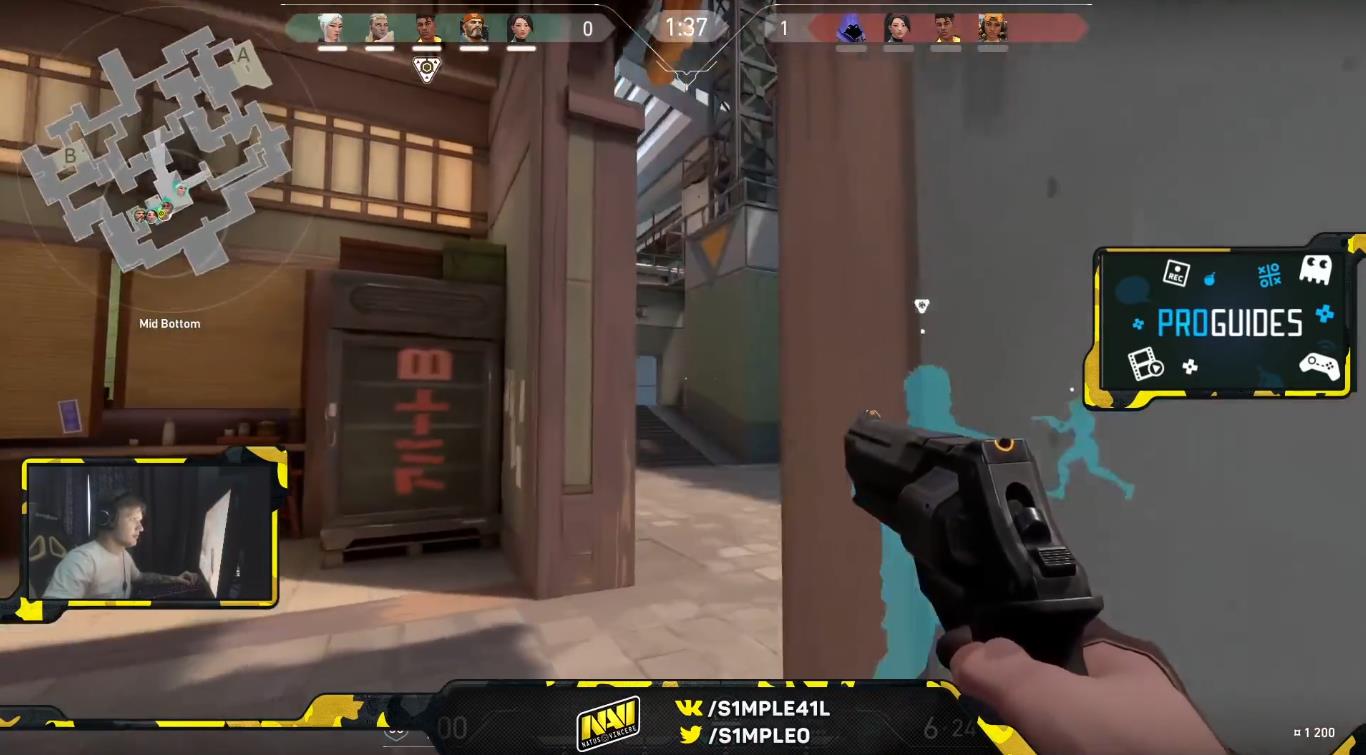
Task: Select Brimstone's portrait in the team bar
Action: 473,28
